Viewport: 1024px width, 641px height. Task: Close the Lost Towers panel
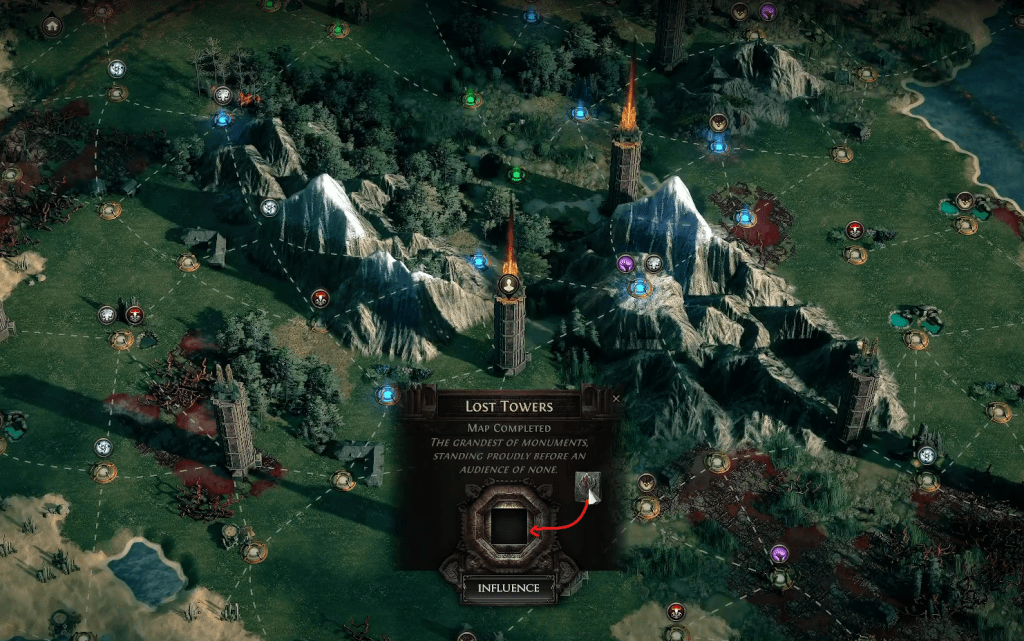(x=616, y=398)
